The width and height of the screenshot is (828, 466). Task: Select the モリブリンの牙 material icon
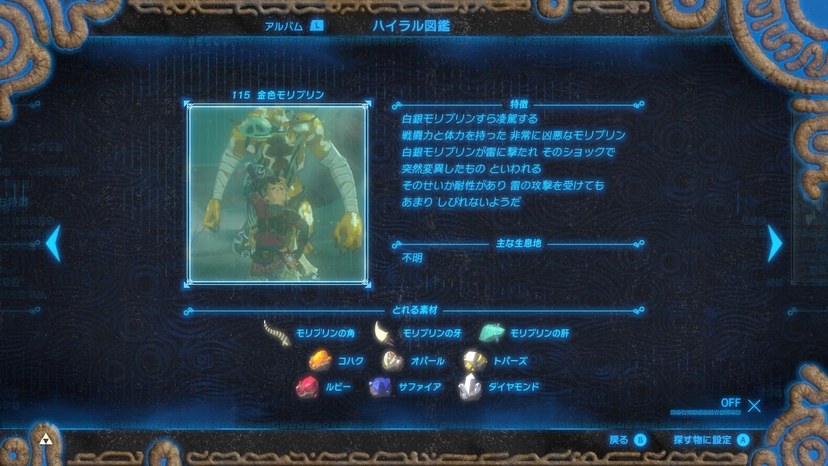pyautogui.click(x=383, y=333)
